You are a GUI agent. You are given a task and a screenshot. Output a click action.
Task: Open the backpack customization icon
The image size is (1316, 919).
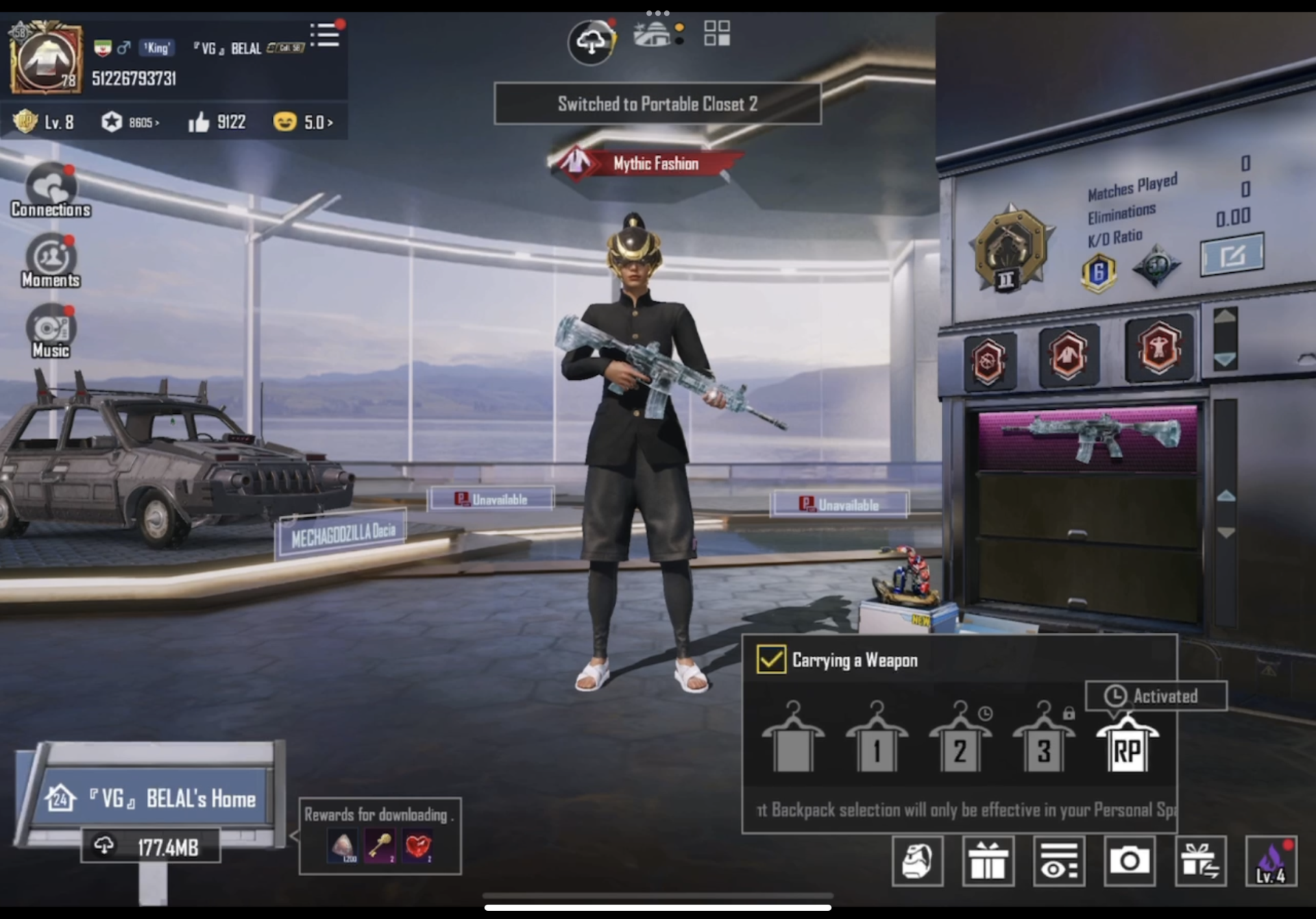(x=918, y=862)
